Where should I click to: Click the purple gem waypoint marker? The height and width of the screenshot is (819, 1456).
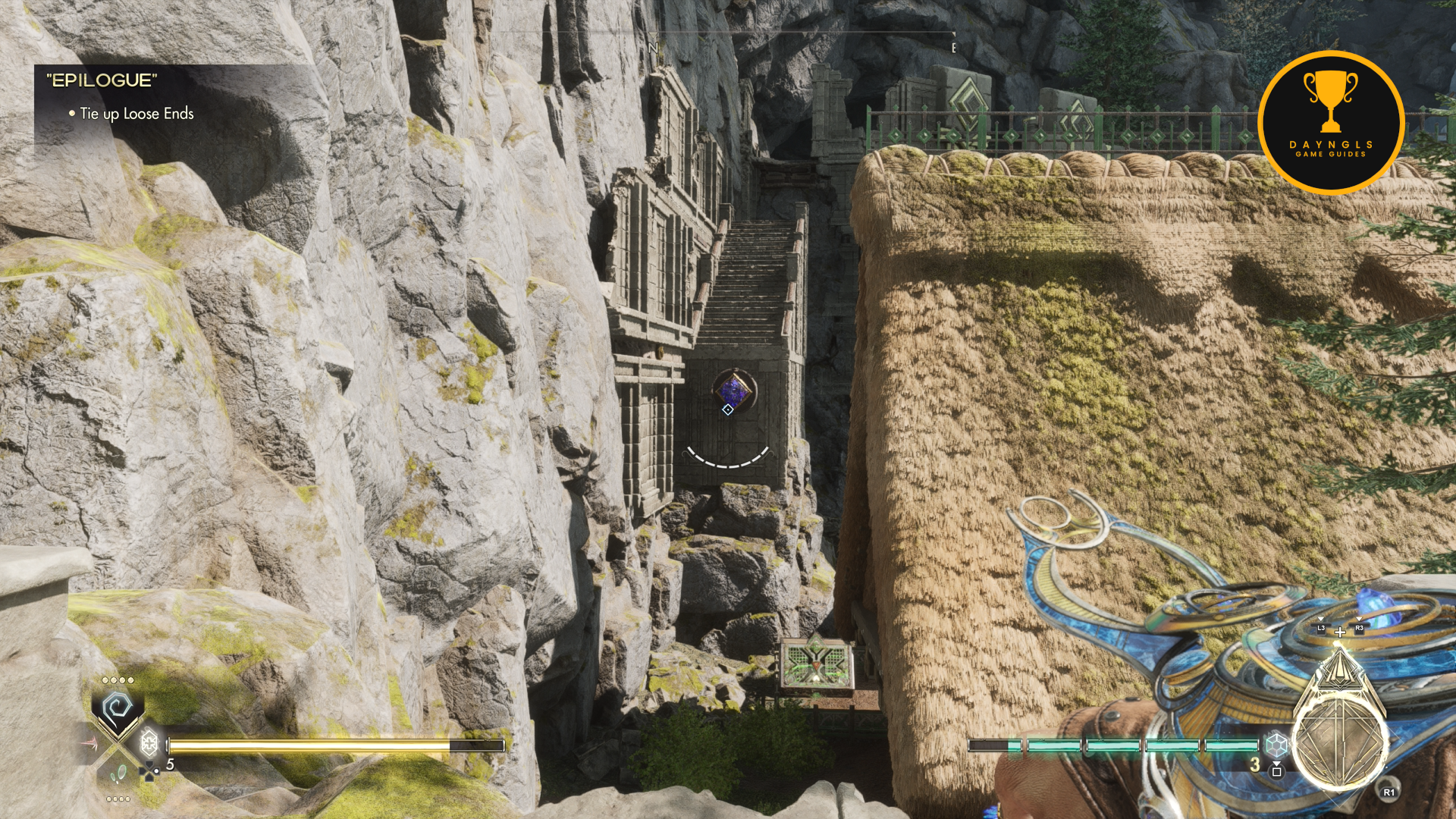[x=733, y=390]
